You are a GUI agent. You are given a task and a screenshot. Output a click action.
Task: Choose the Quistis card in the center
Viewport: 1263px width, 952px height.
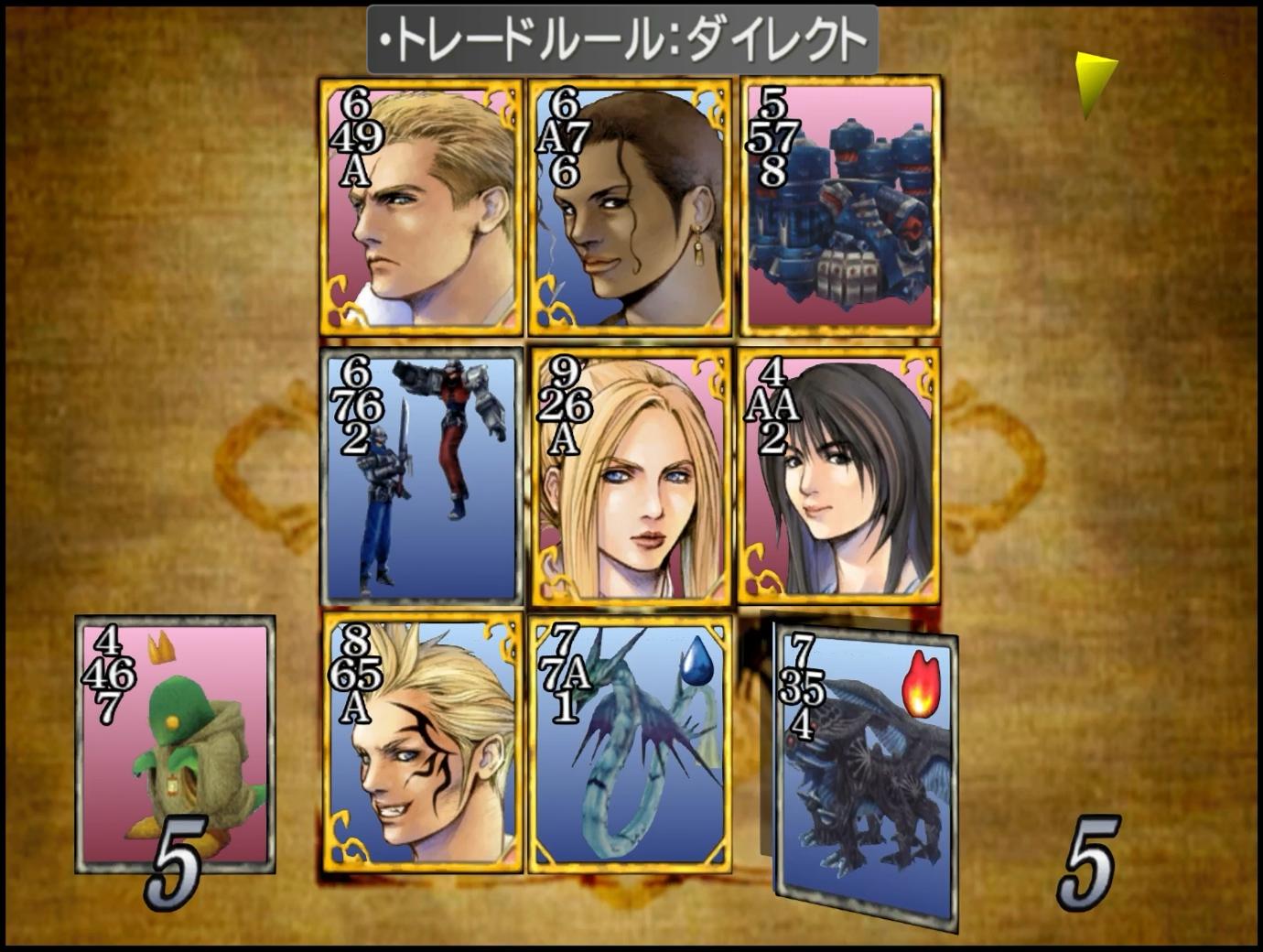tap(631, 476)
